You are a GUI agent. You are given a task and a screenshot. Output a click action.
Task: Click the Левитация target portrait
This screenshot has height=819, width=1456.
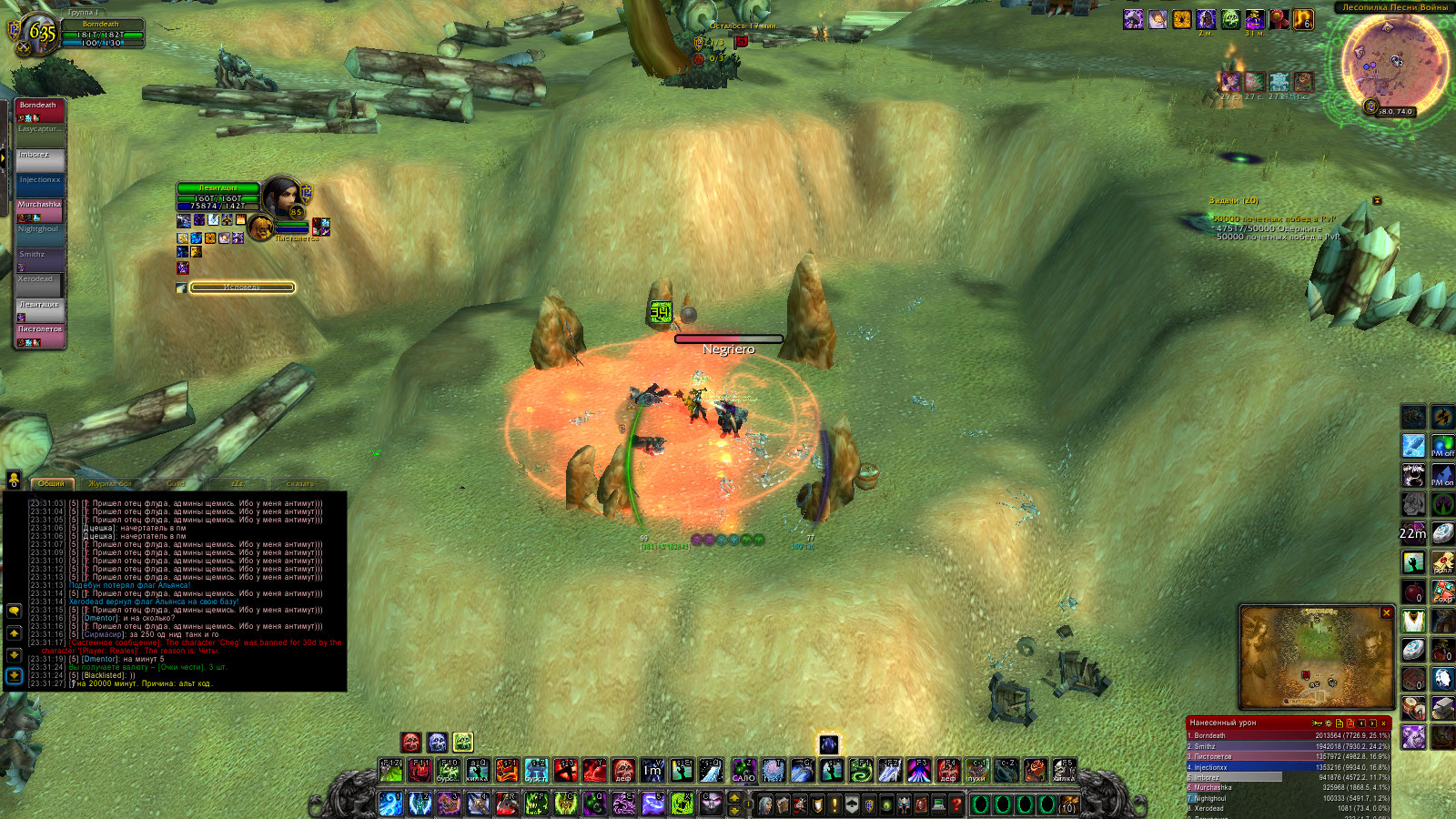click(282, 196)
